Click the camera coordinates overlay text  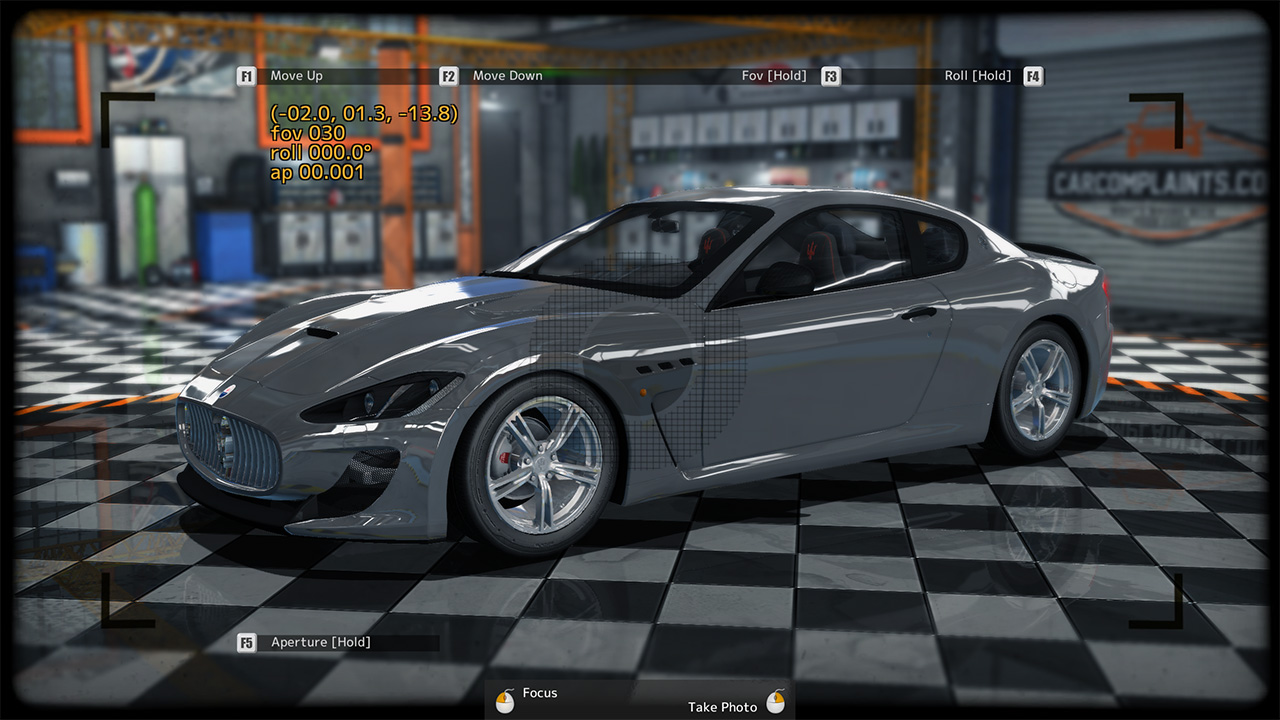click(x=365, y=115)
